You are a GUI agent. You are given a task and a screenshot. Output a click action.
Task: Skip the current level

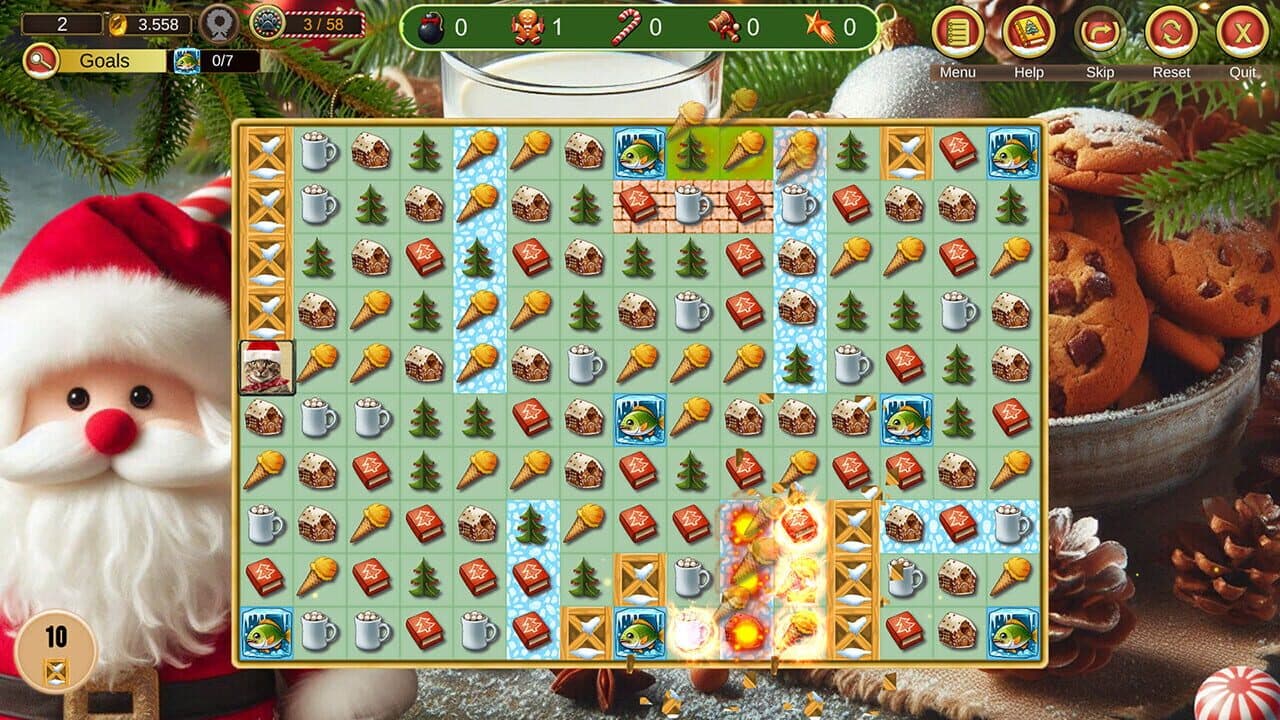coord(1099,30)
